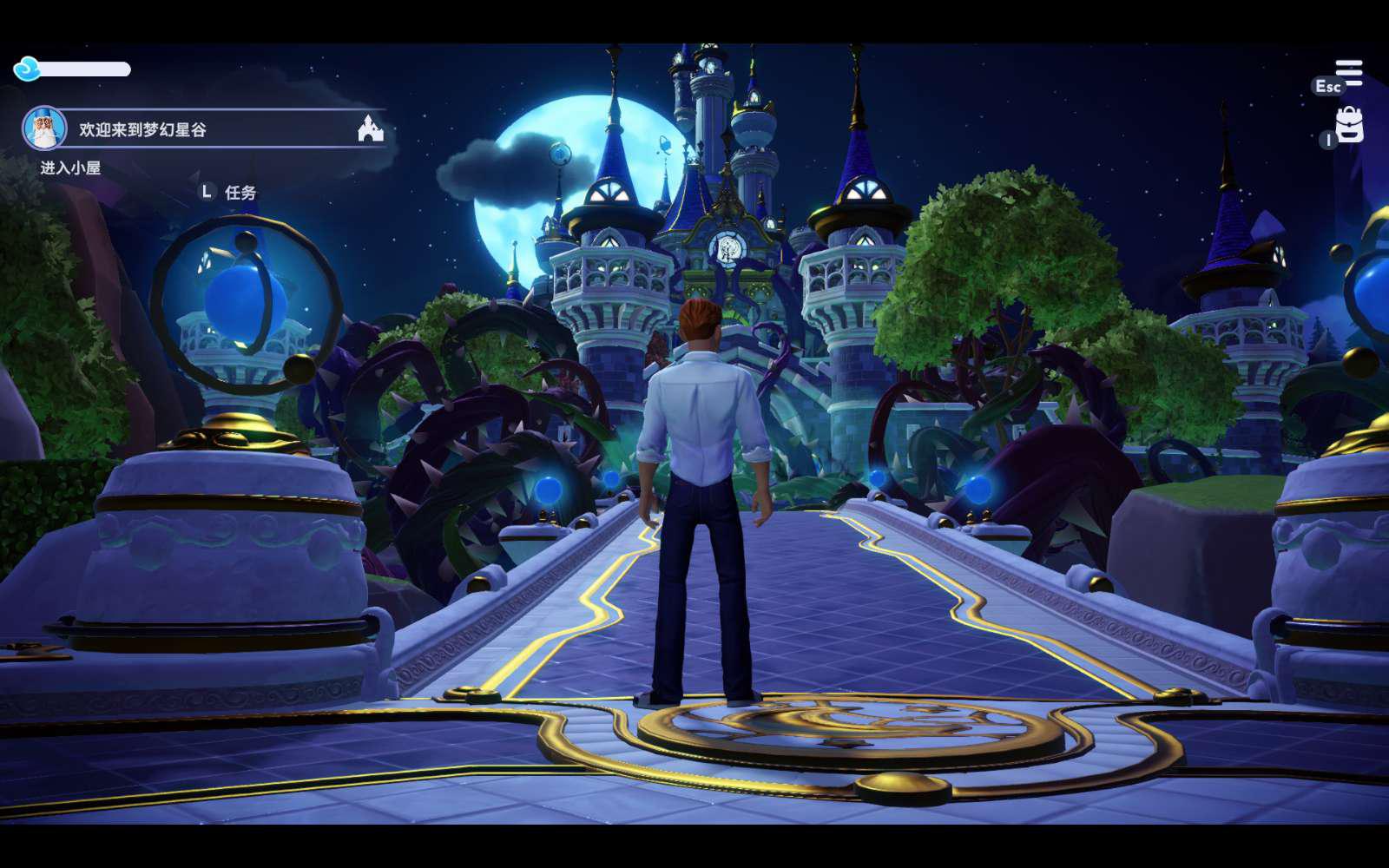This screenshot has height=868, width=1389.
Task: Select the 进入小屋 quest objective text
Action: click(x=70, y=168)
